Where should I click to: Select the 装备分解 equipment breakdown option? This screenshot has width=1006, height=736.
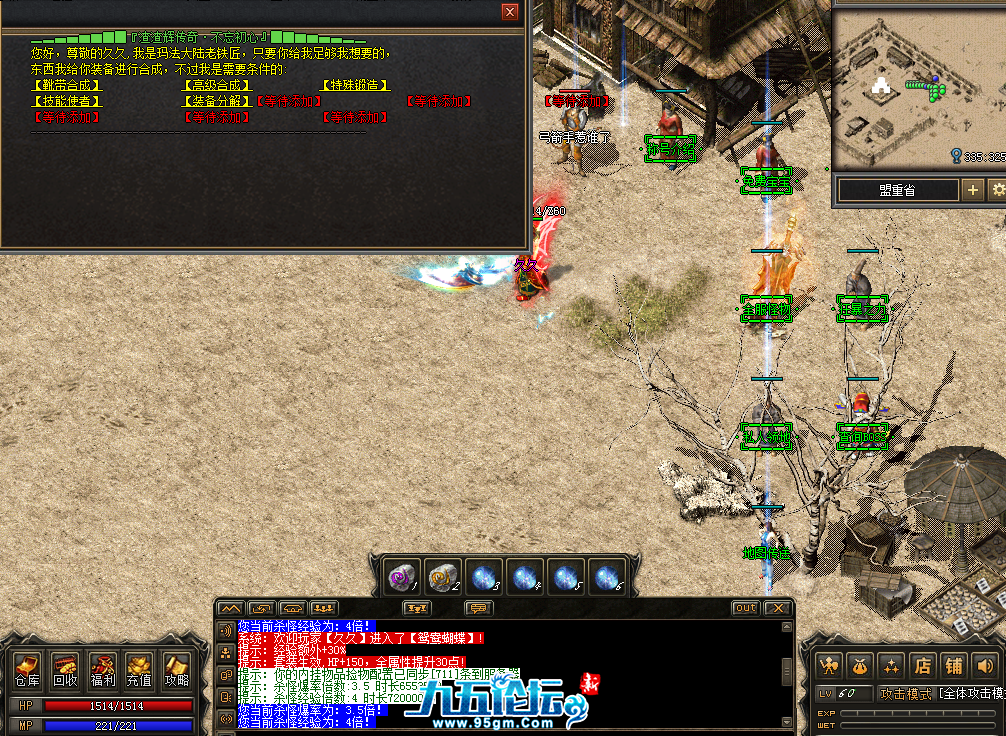216,101
